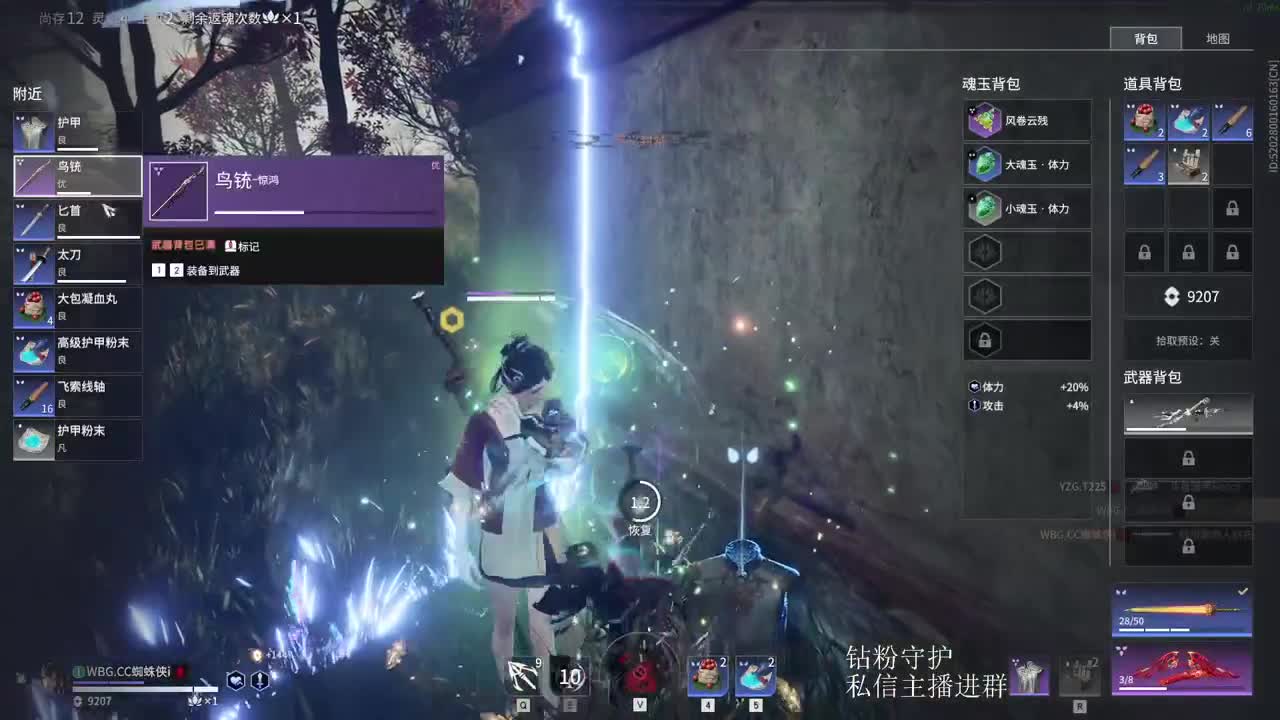
Task: Click the armor powder icon in the item bag
Action: (x=1188, y=120)
